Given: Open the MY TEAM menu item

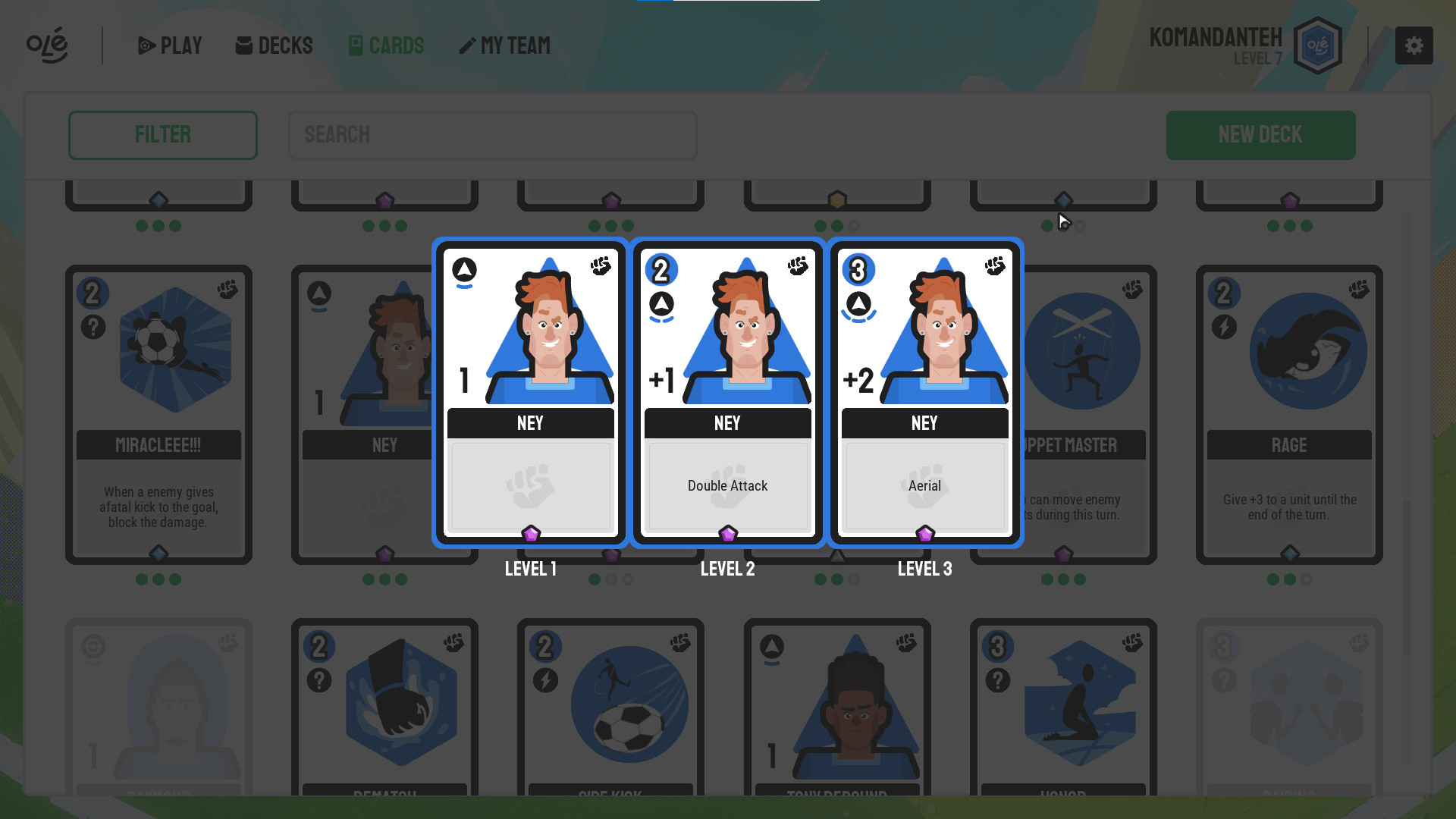Looking at the screenshot, I should pos(504,45).
